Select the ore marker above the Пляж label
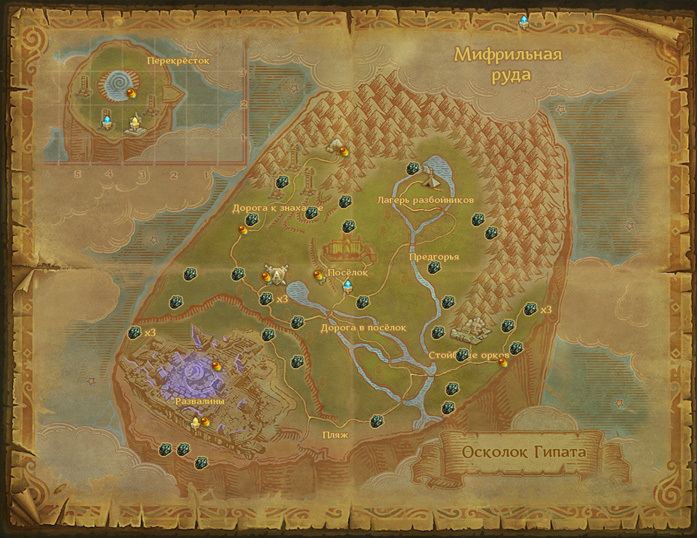 pyautogui.click(x=377, y=422)
